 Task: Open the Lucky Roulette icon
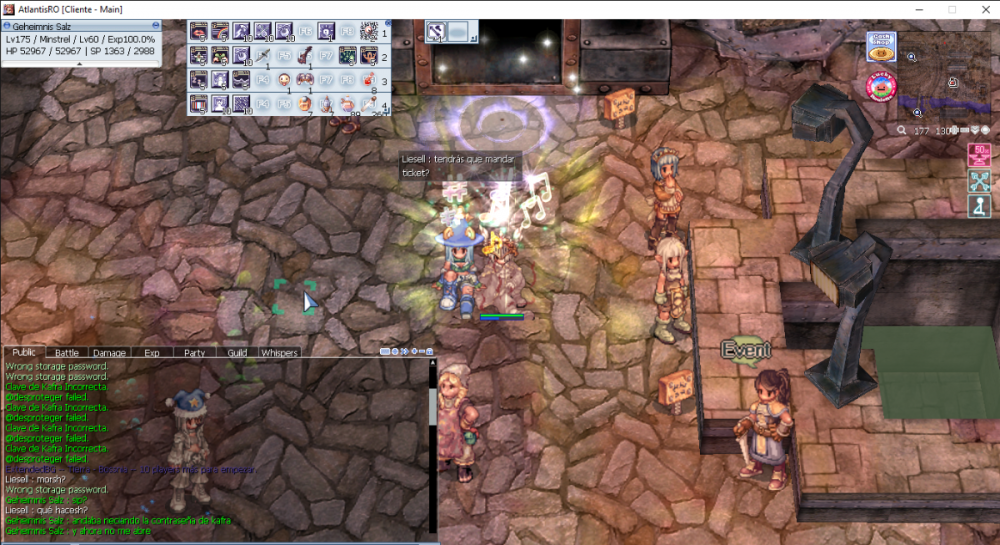pyautogui.click(x=880, y=86)
